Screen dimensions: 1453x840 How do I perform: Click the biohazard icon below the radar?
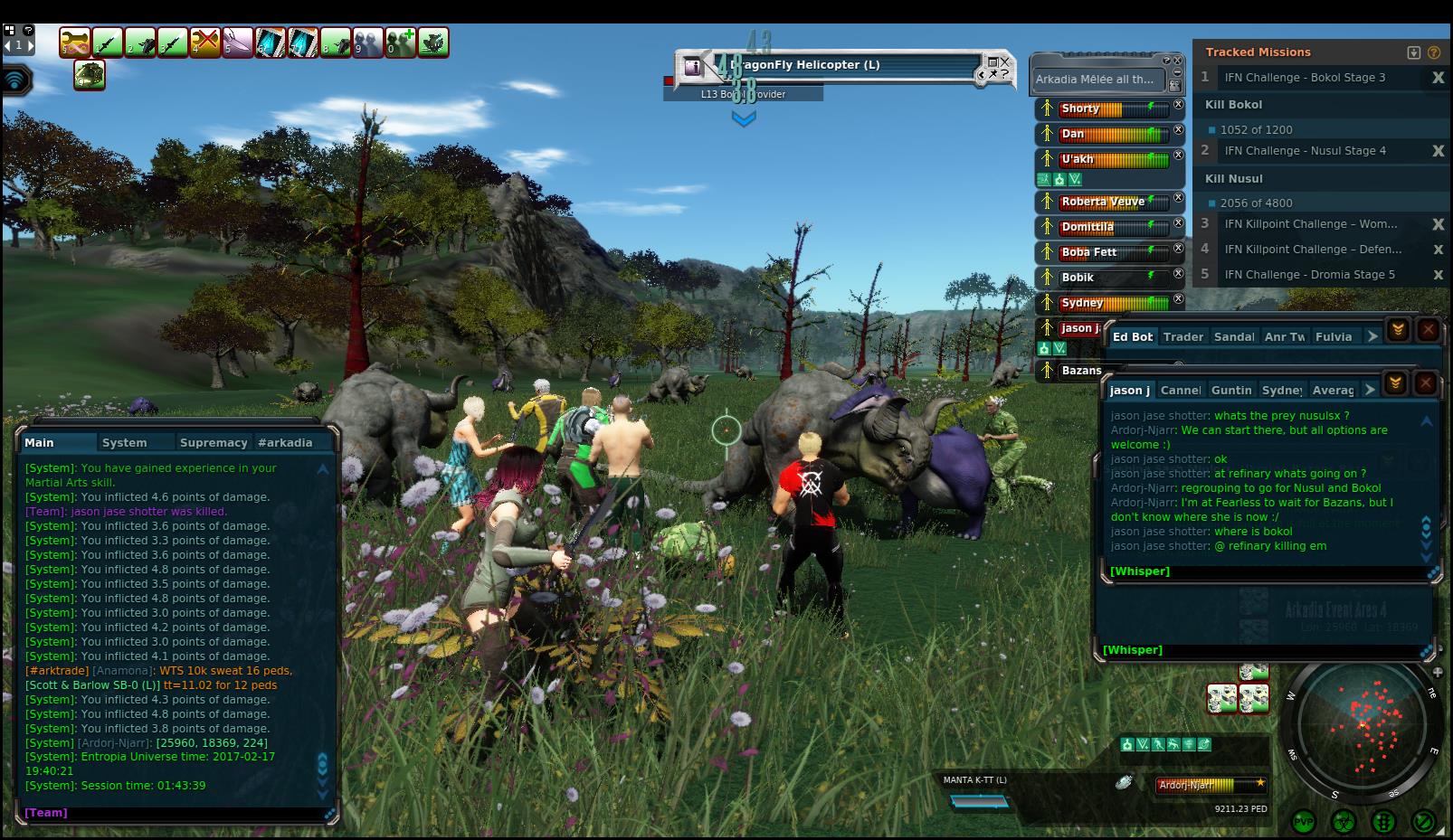coord(1344,822)
